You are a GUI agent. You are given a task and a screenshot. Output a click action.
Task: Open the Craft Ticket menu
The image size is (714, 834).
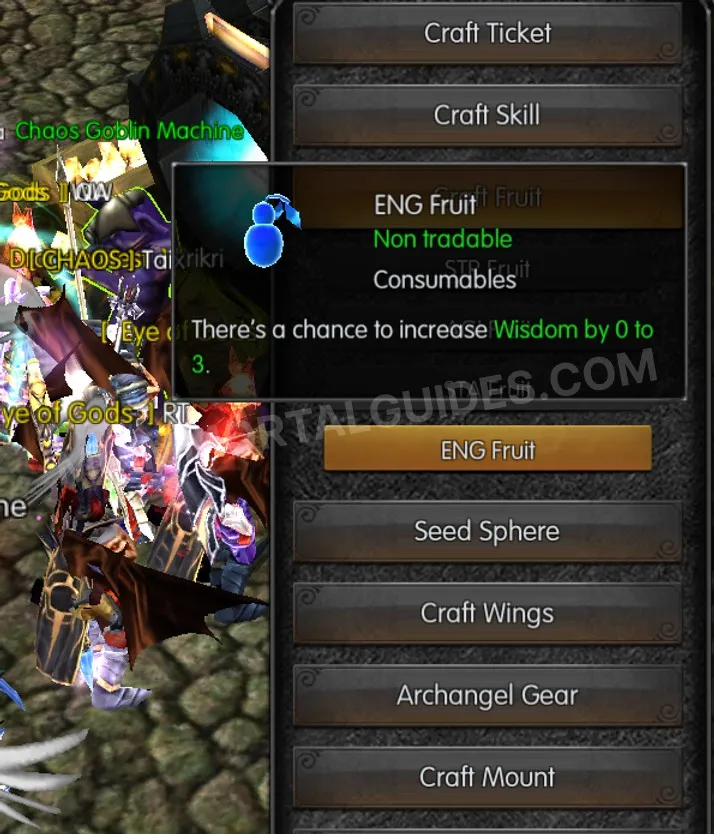coord(487,33)
